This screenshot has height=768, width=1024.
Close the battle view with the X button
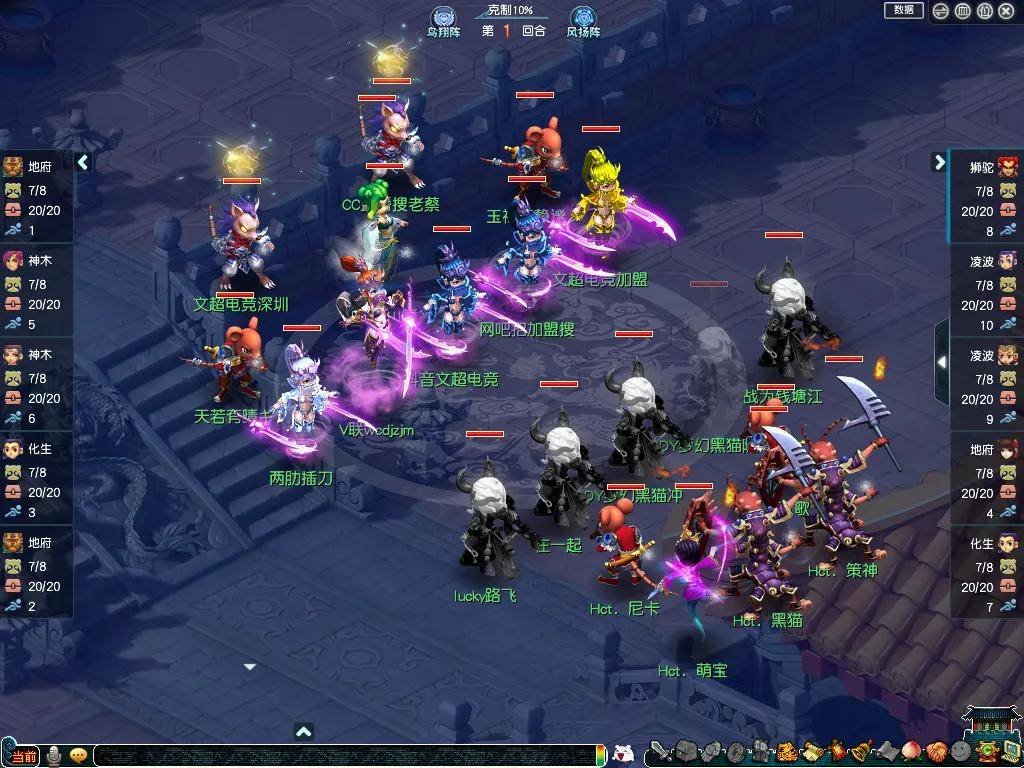pos(1006,11)
